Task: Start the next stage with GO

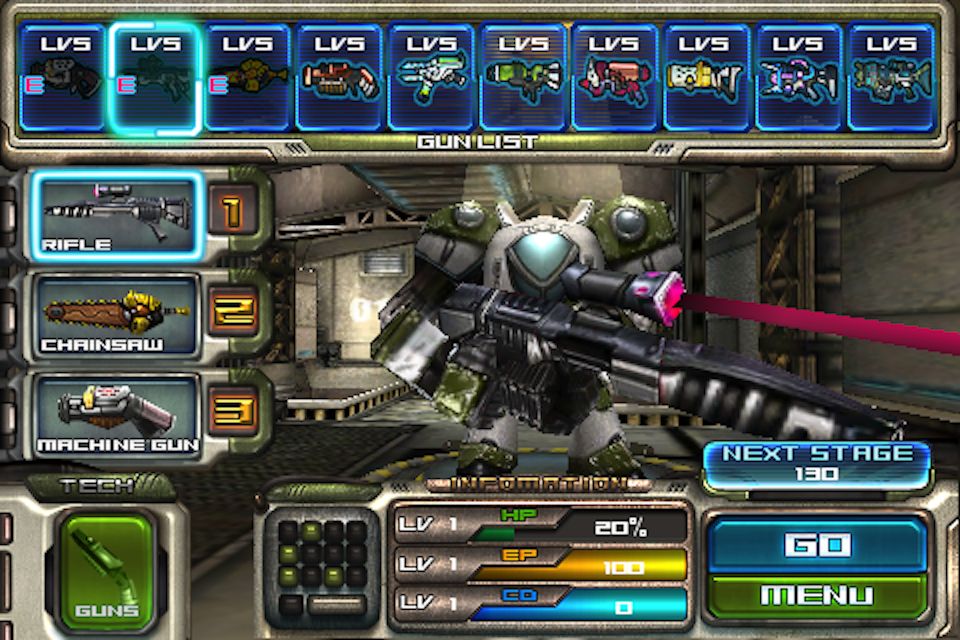Action: (x=816, y=544)
